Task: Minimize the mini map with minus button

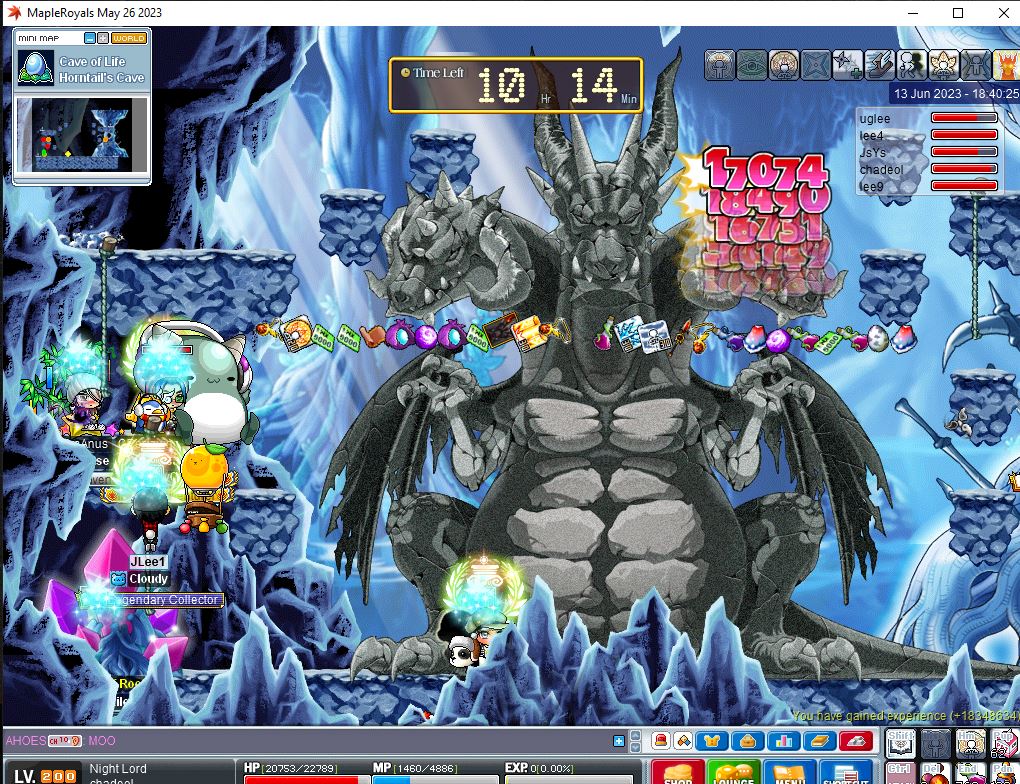Action: click(x=90, y=38)
